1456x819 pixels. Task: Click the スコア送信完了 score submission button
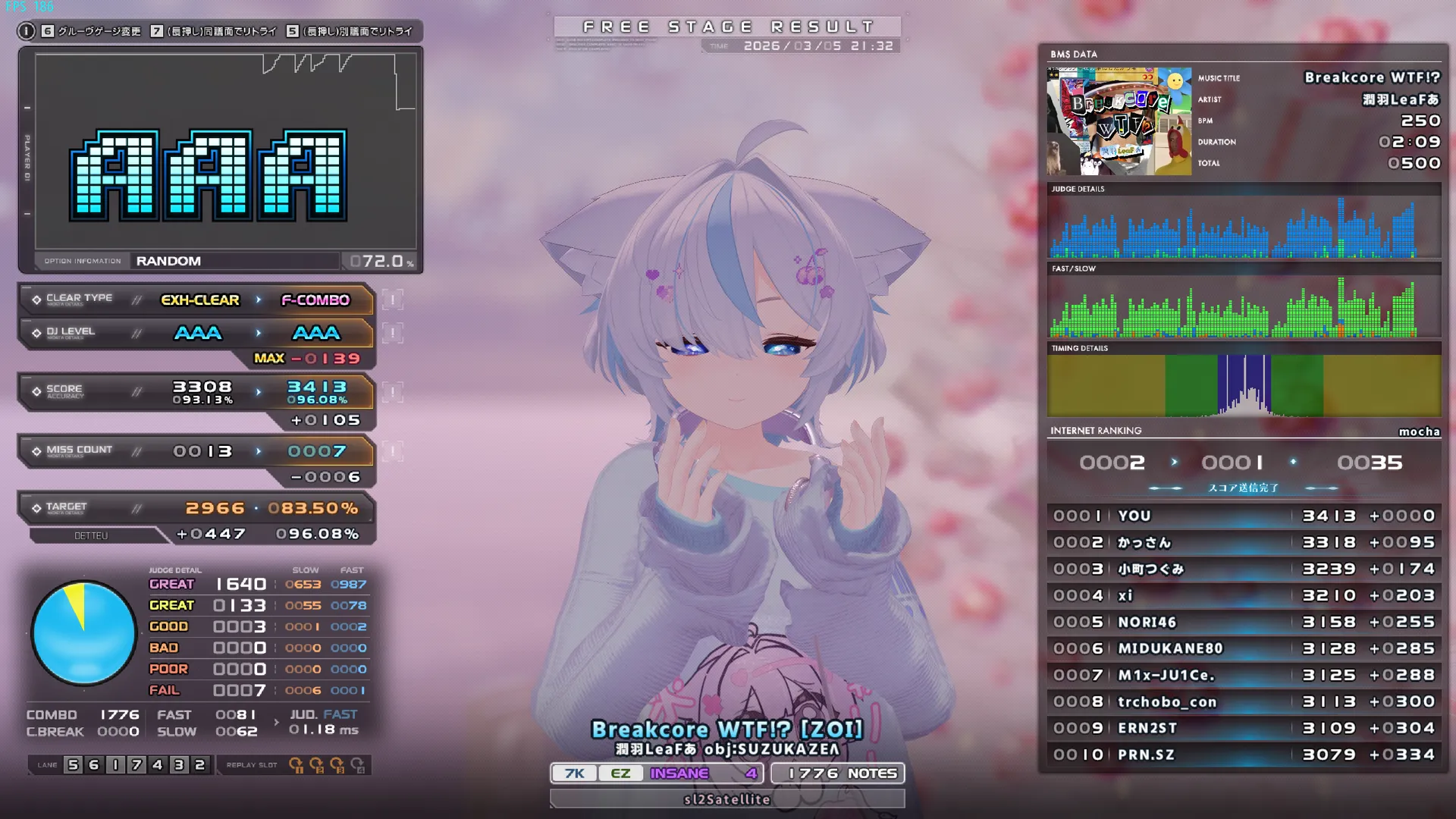point(1244,488)
